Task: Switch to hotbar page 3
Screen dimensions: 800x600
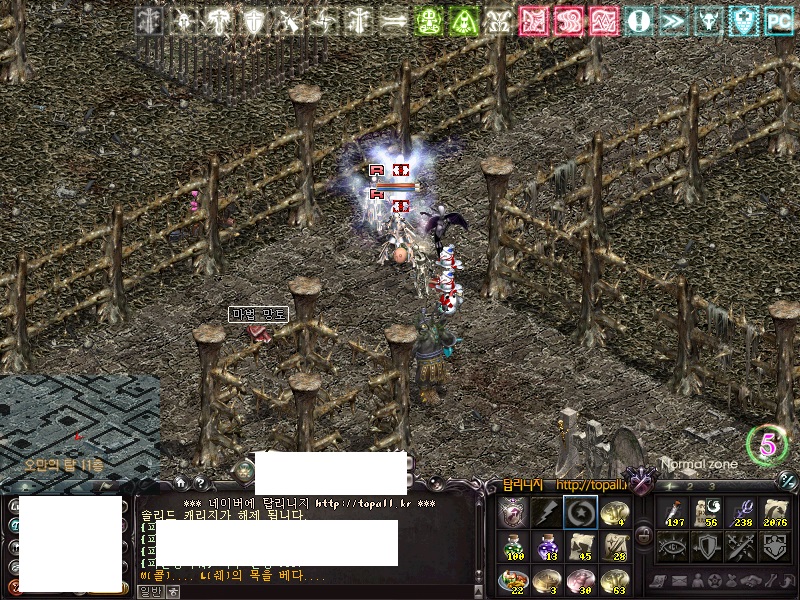Action: click(x=711, y=487)
